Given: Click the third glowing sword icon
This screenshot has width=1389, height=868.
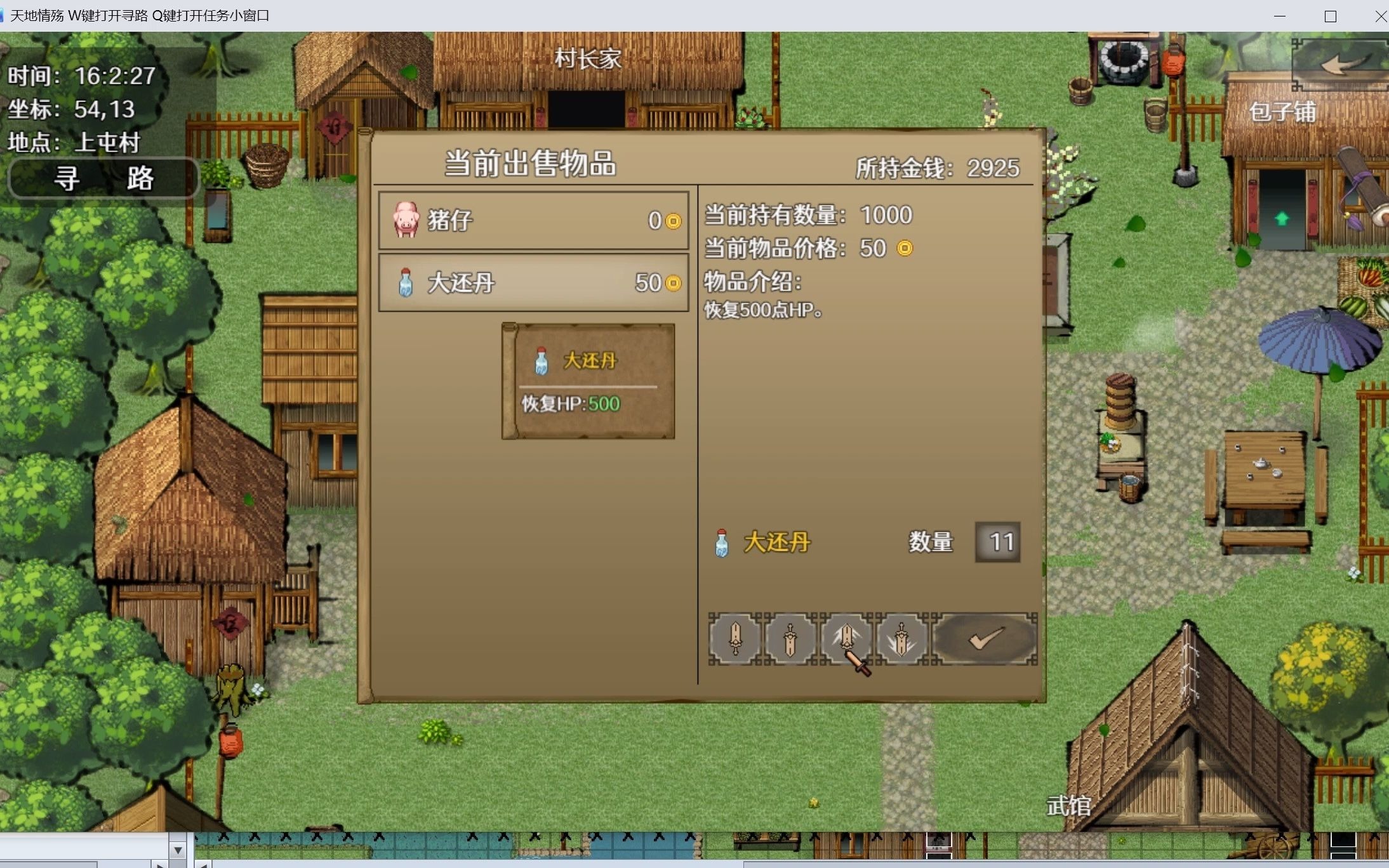Looking at the screenshot, I should 847,640.
